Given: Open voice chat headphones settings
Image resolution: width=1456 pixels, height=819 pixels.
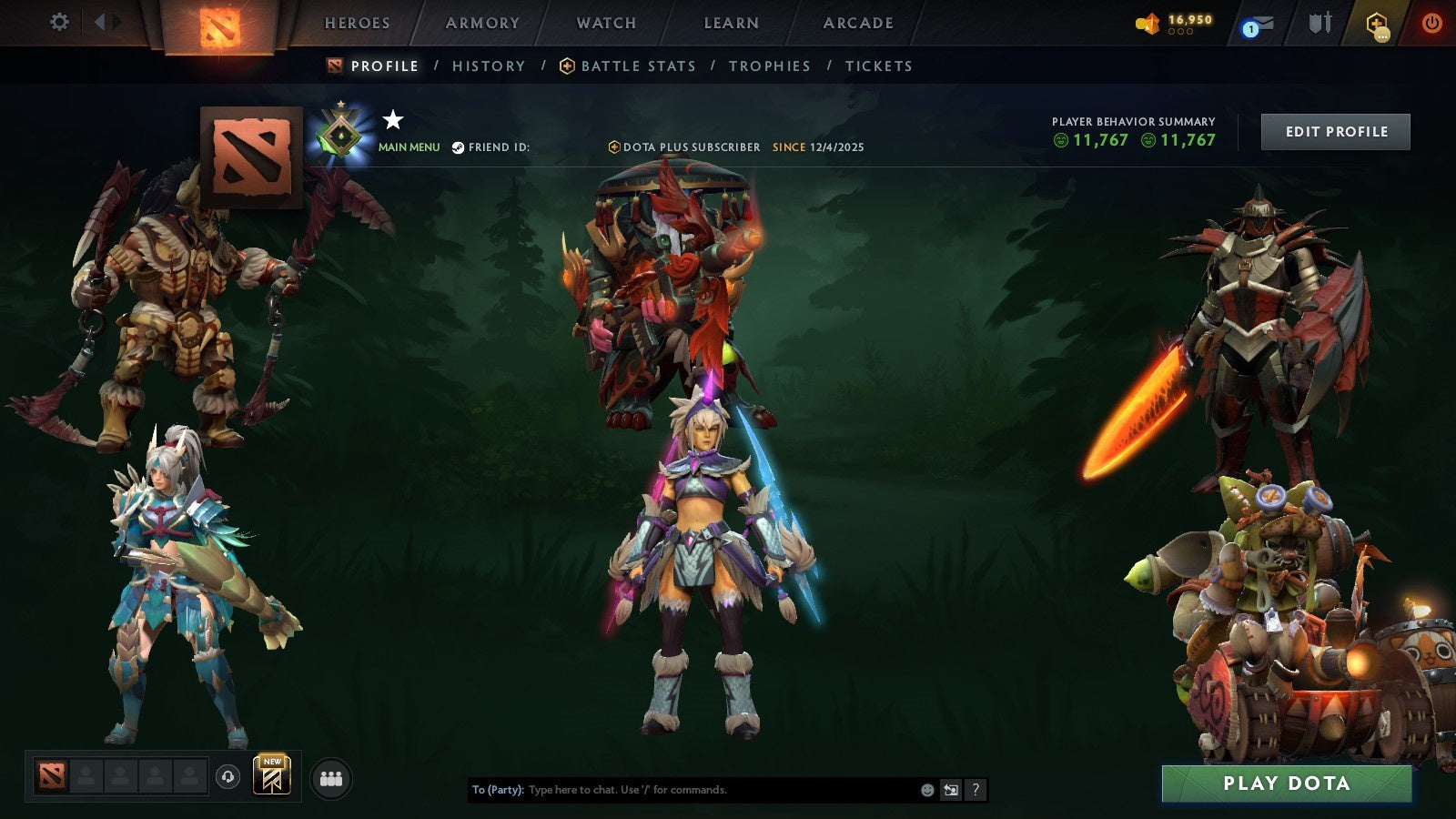Looking at the screenshot, I should 227,777.
